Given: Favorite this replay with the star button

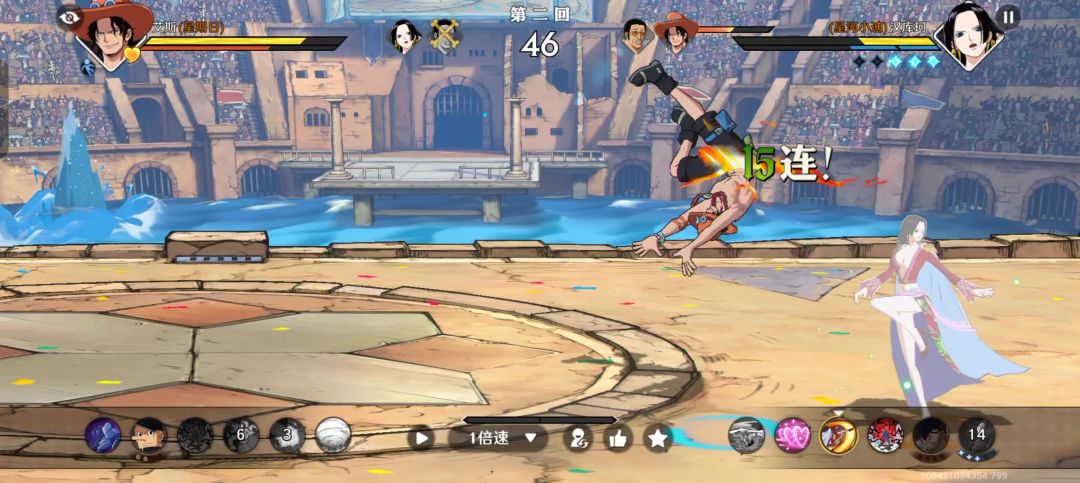Looking at the screenshot, I should coord(657,437).
